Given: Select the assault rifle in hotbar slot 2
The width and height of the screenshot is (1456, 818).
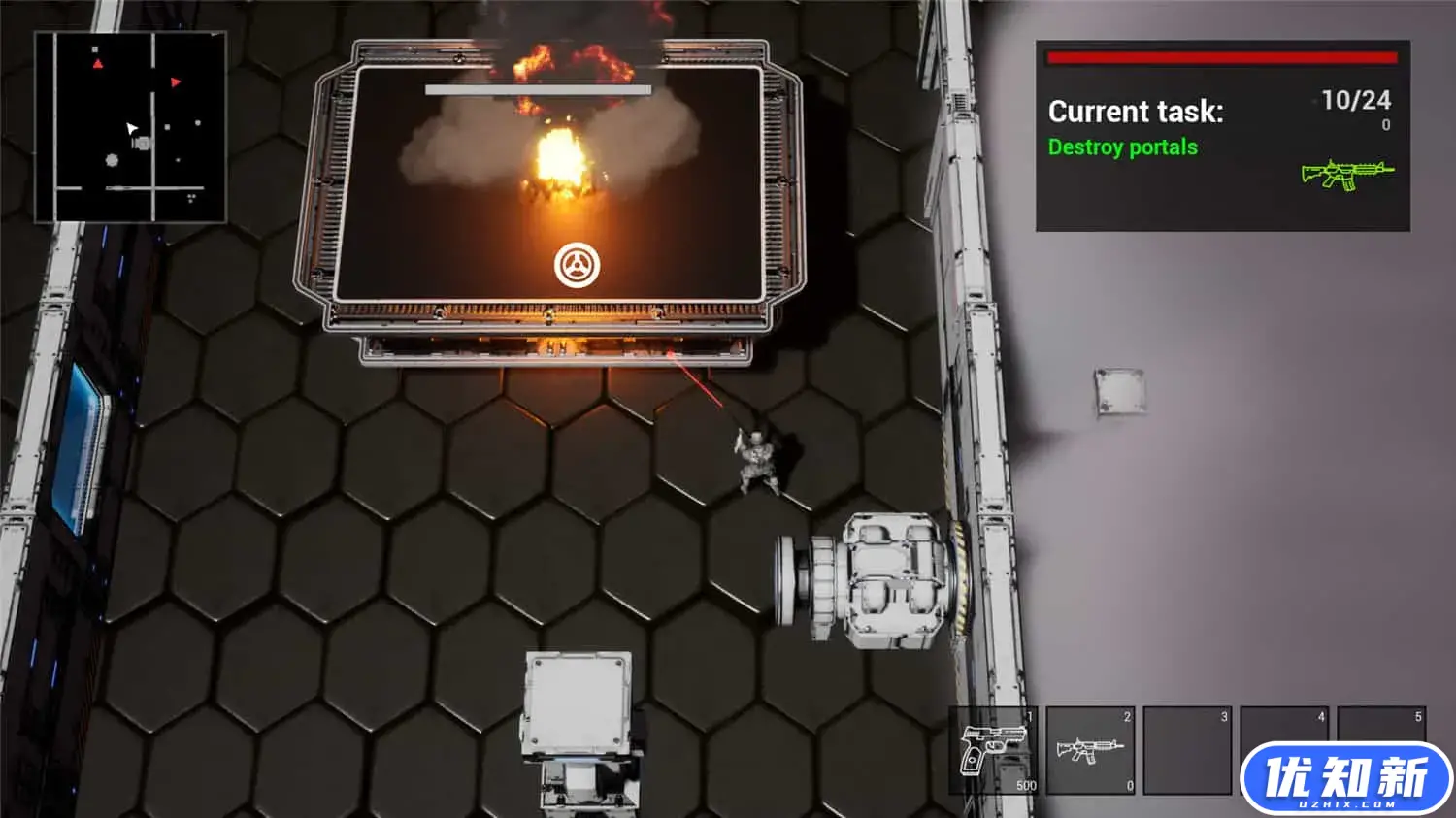Looking at the screenshot, I should coord(1090,750).
